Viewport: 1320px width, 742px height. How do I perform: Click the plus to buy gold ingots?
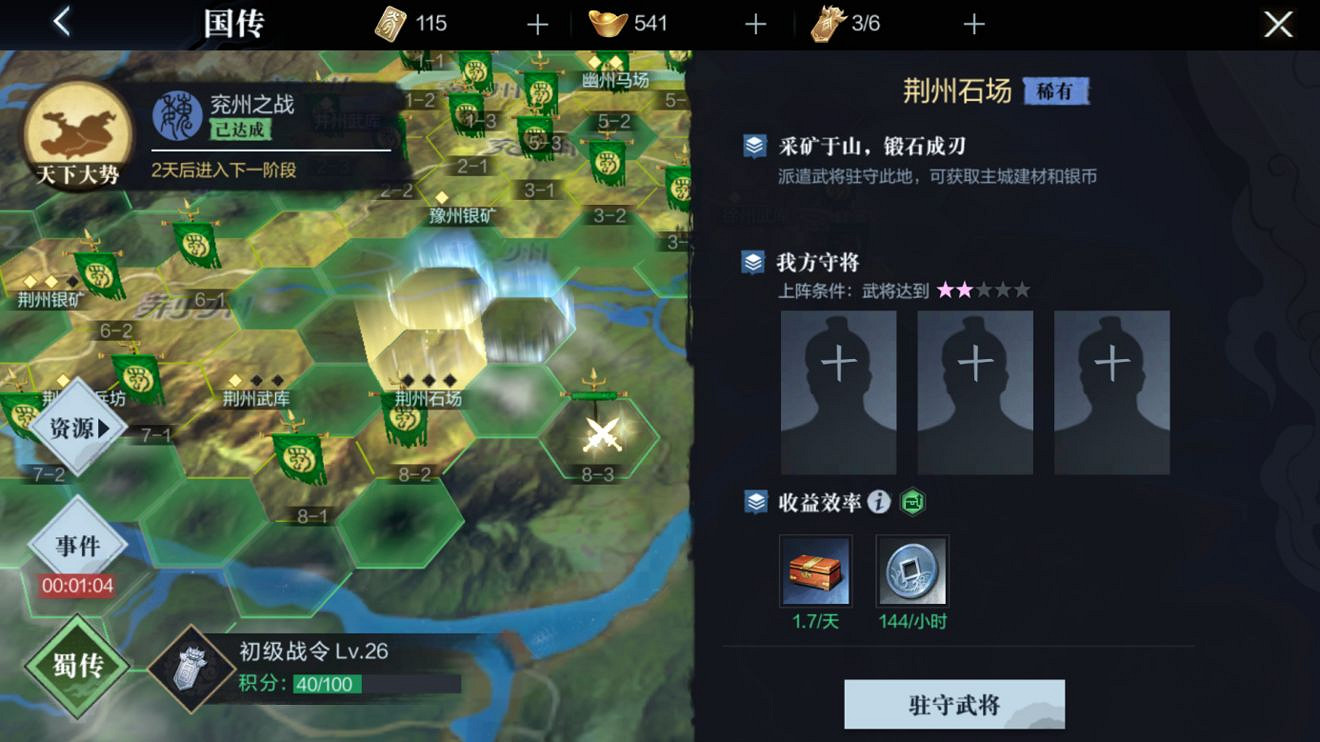click(x=755, y=22)
